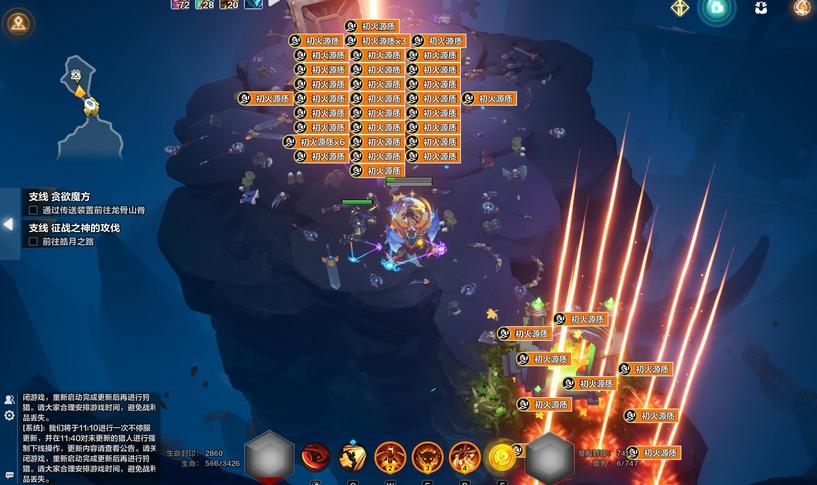The height and width of the screenshot is (485, 817).
Task: Click the left grey hexagon slot
Action: tap(269, 457)
